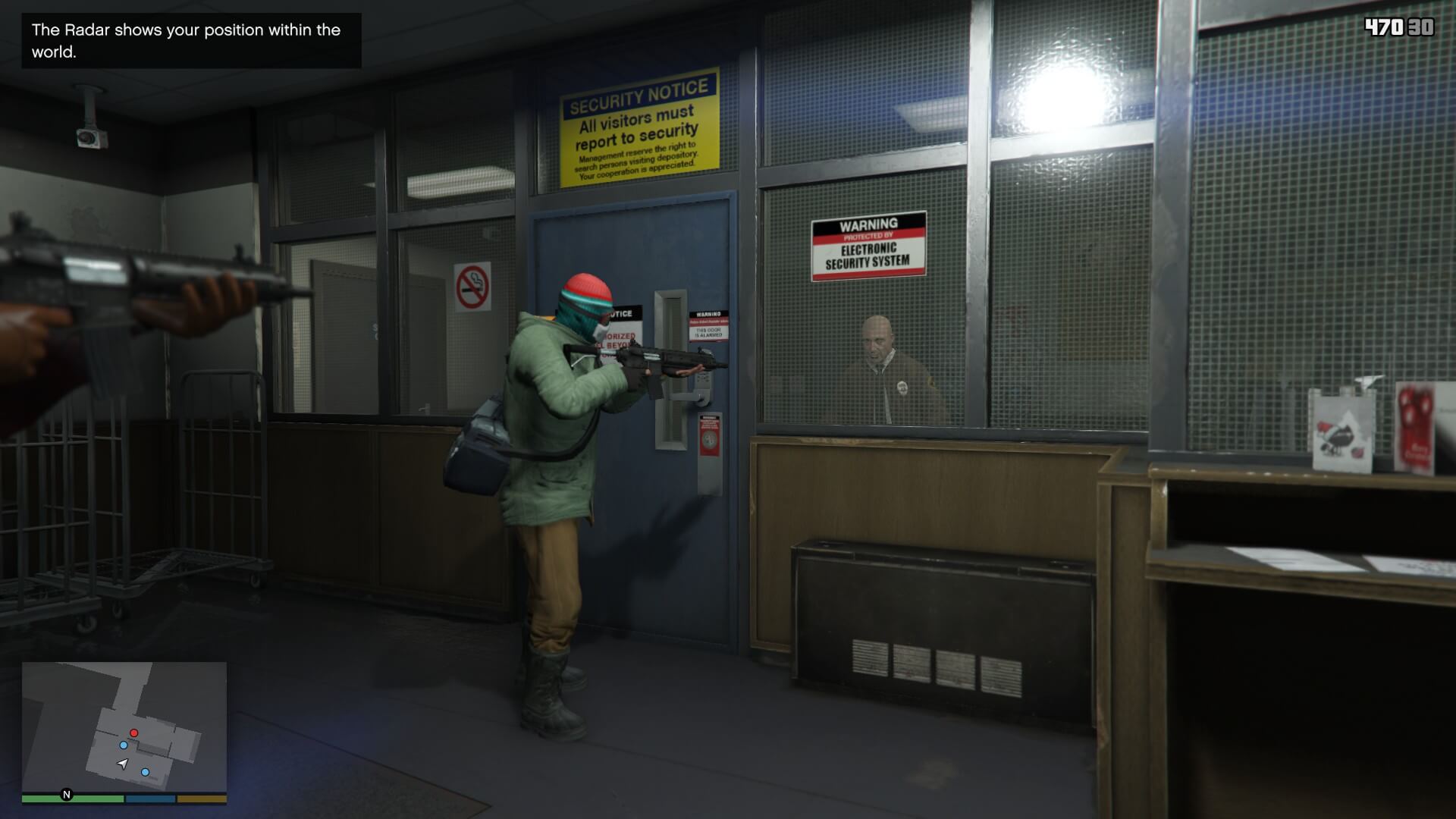Screen dimensions: 1456x819
Task: Click the red enemy blip on the radar
Action: click(133, 733)
